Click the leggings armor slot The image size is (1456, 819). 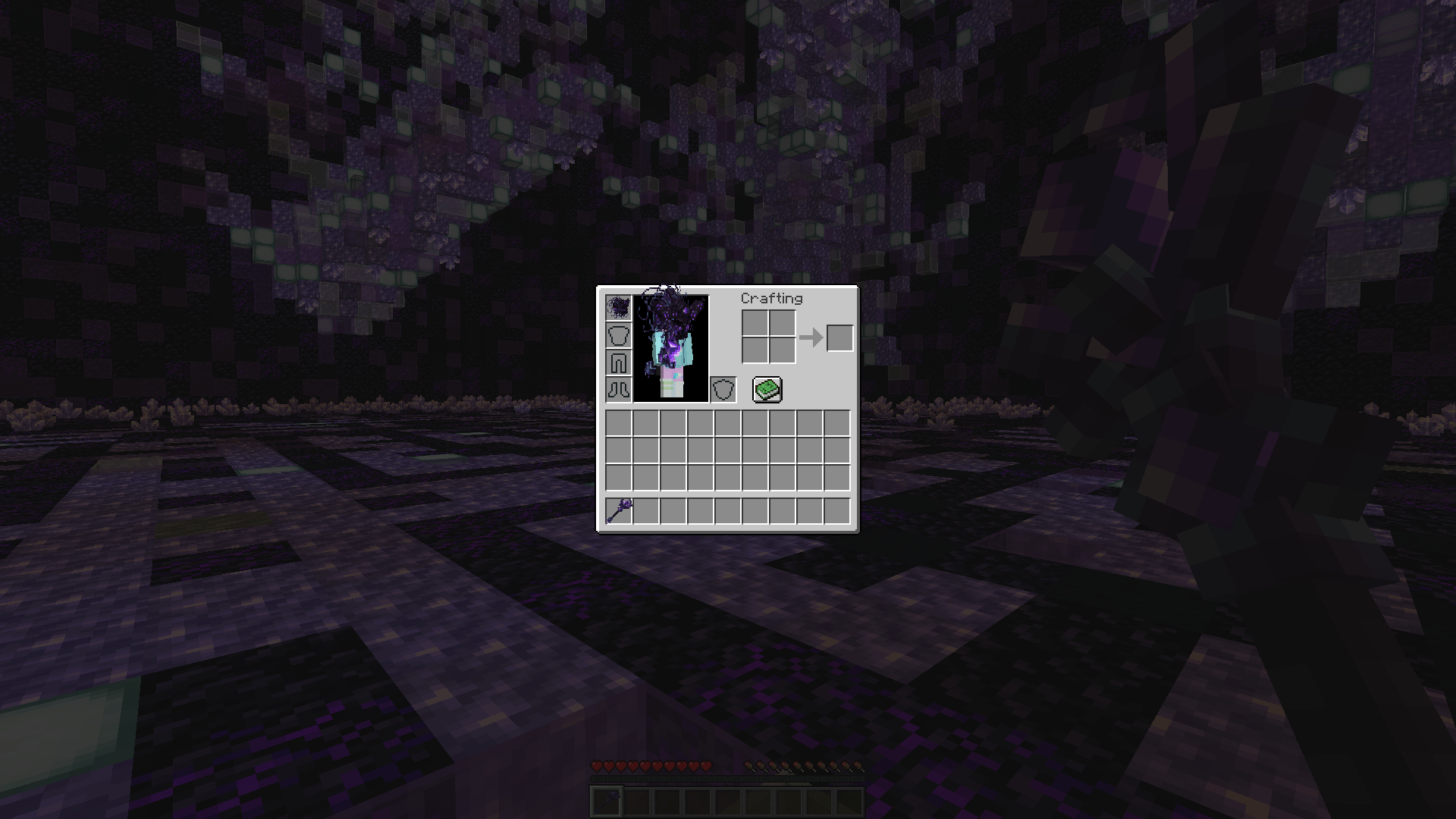(617, 362)
